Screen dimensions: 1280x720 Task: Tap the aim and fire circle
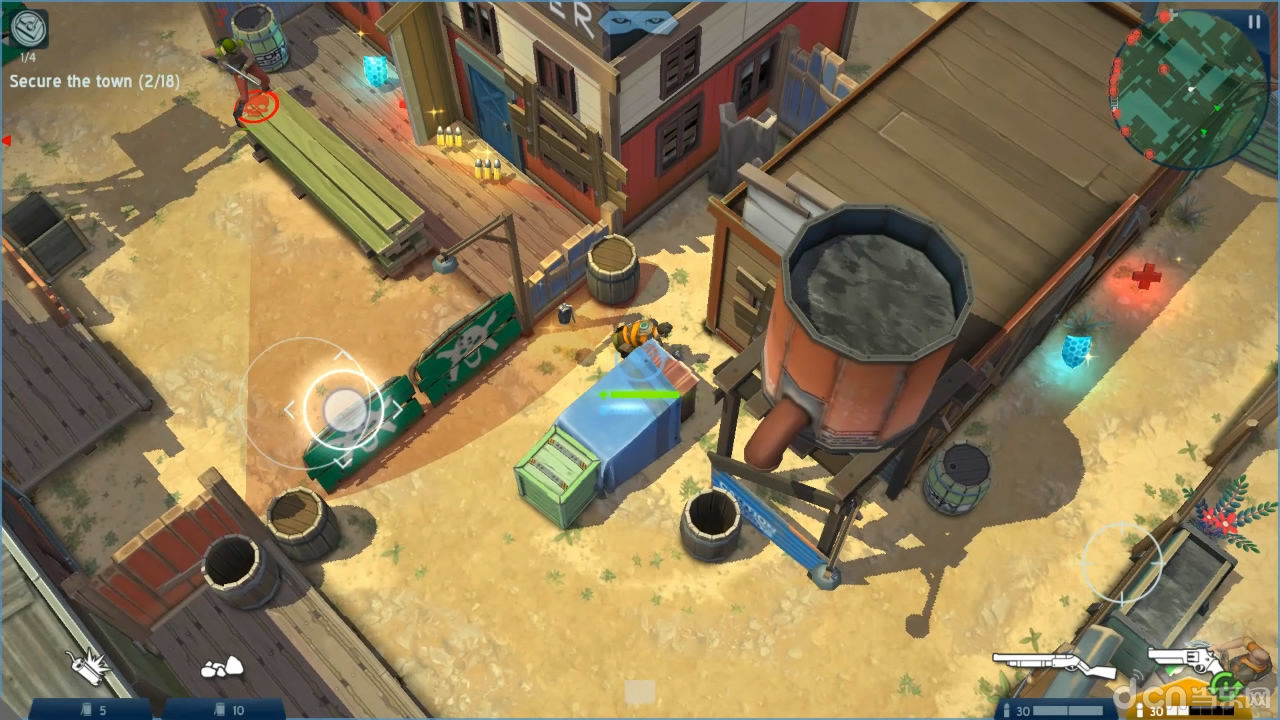(1122, 563)
